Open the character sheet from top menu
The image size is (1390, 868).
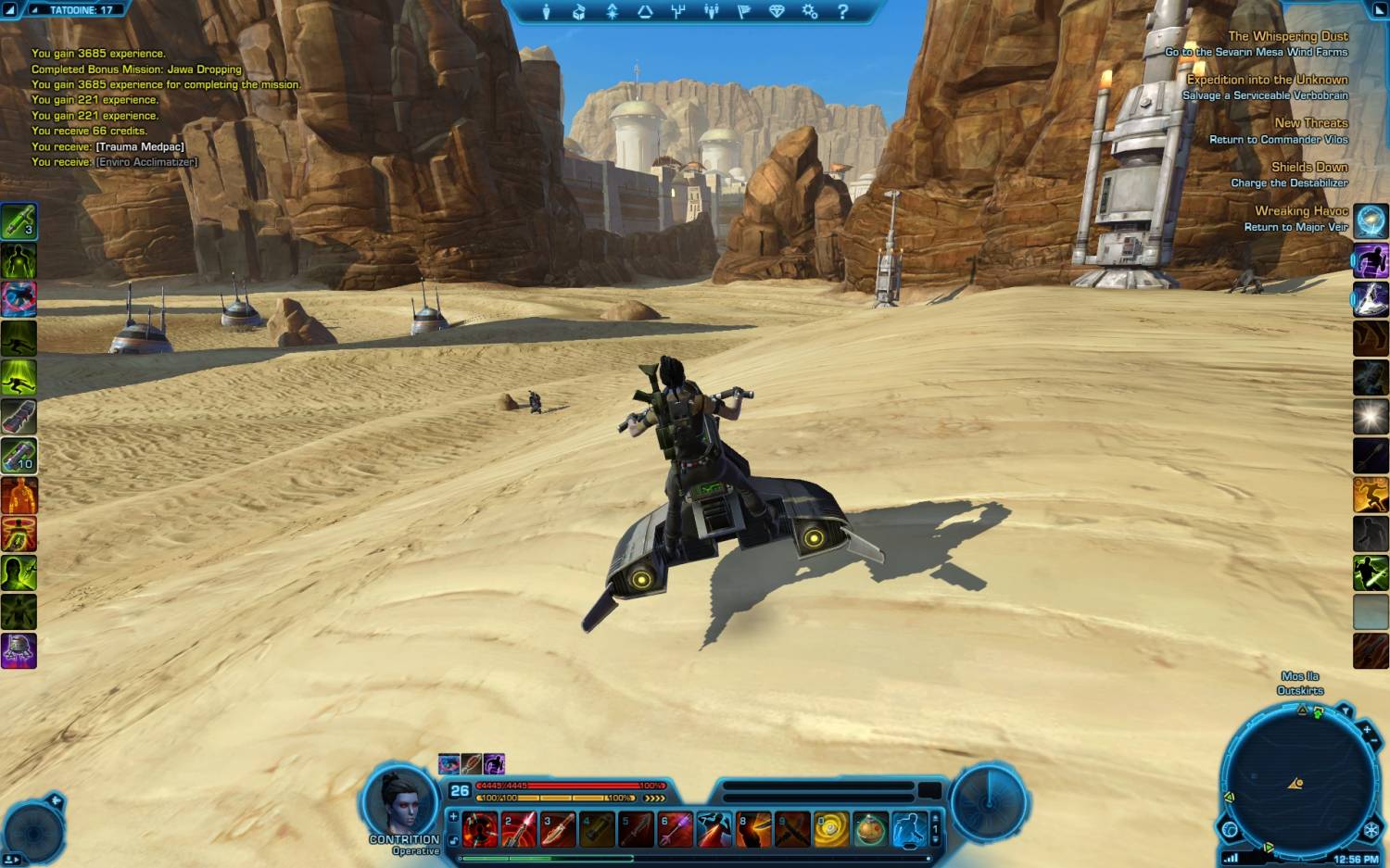[546, 12]
